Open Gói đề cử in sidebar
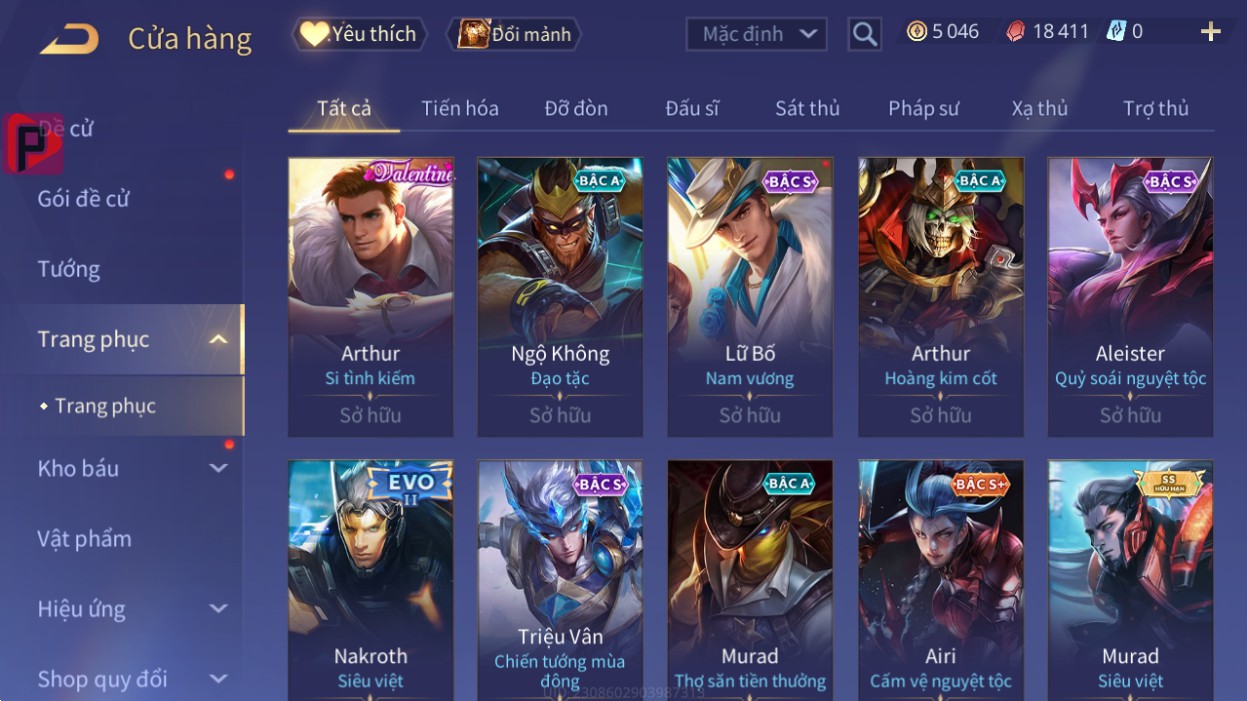The width and height of the screenshot is (1247, 701). pyautogui.click(x=84, y=198)
